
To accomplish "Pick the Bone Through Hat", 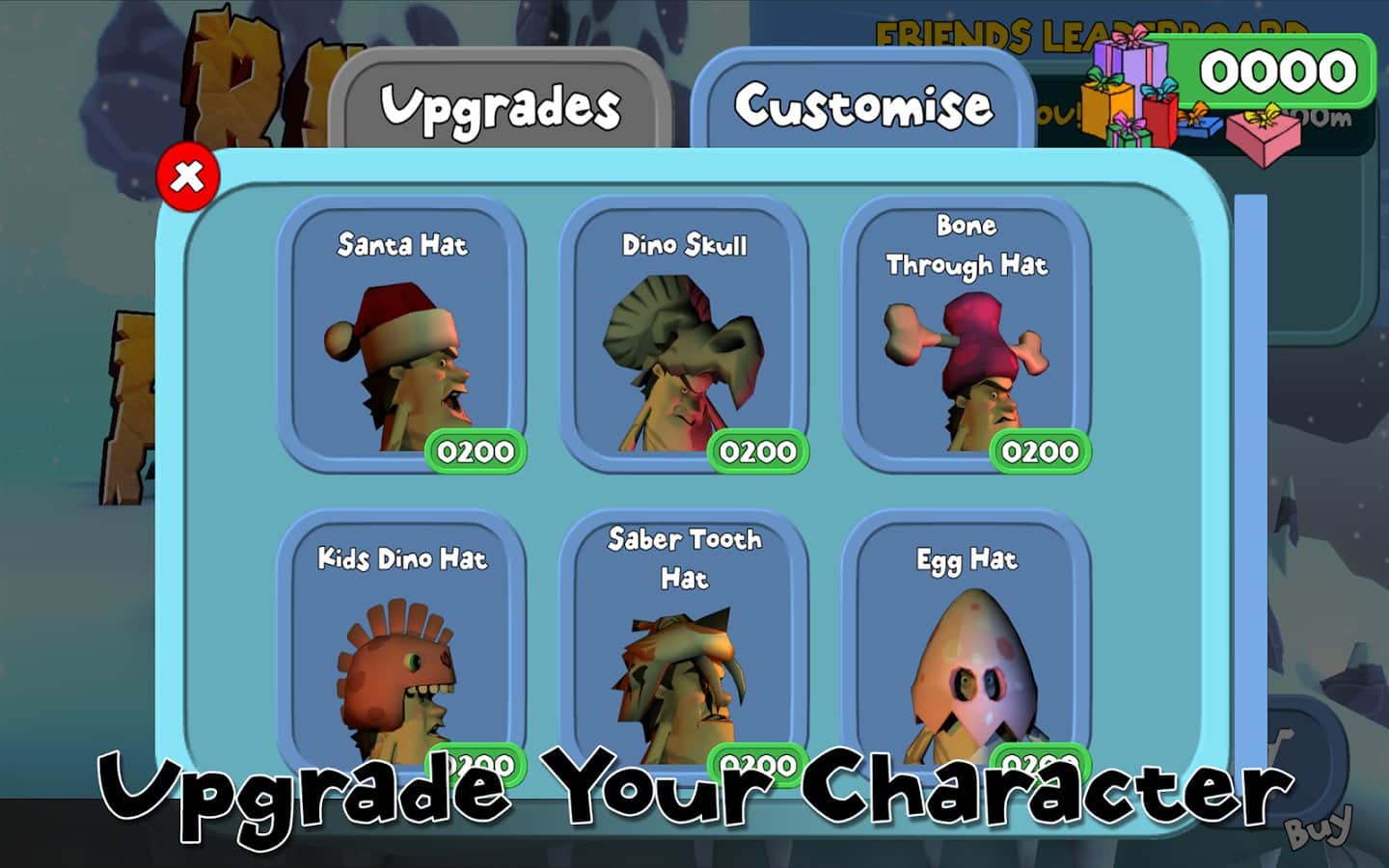I will [x=966, y=338].
